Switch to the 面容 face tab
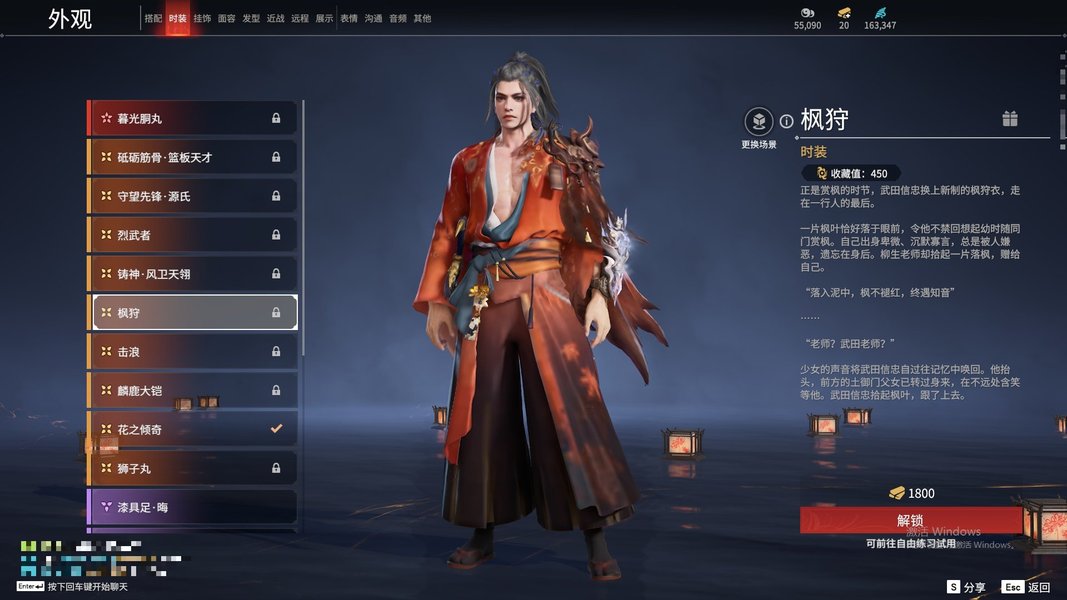Screen dimensions: 1067x600 pyautogui.click(x=227, y=18)
